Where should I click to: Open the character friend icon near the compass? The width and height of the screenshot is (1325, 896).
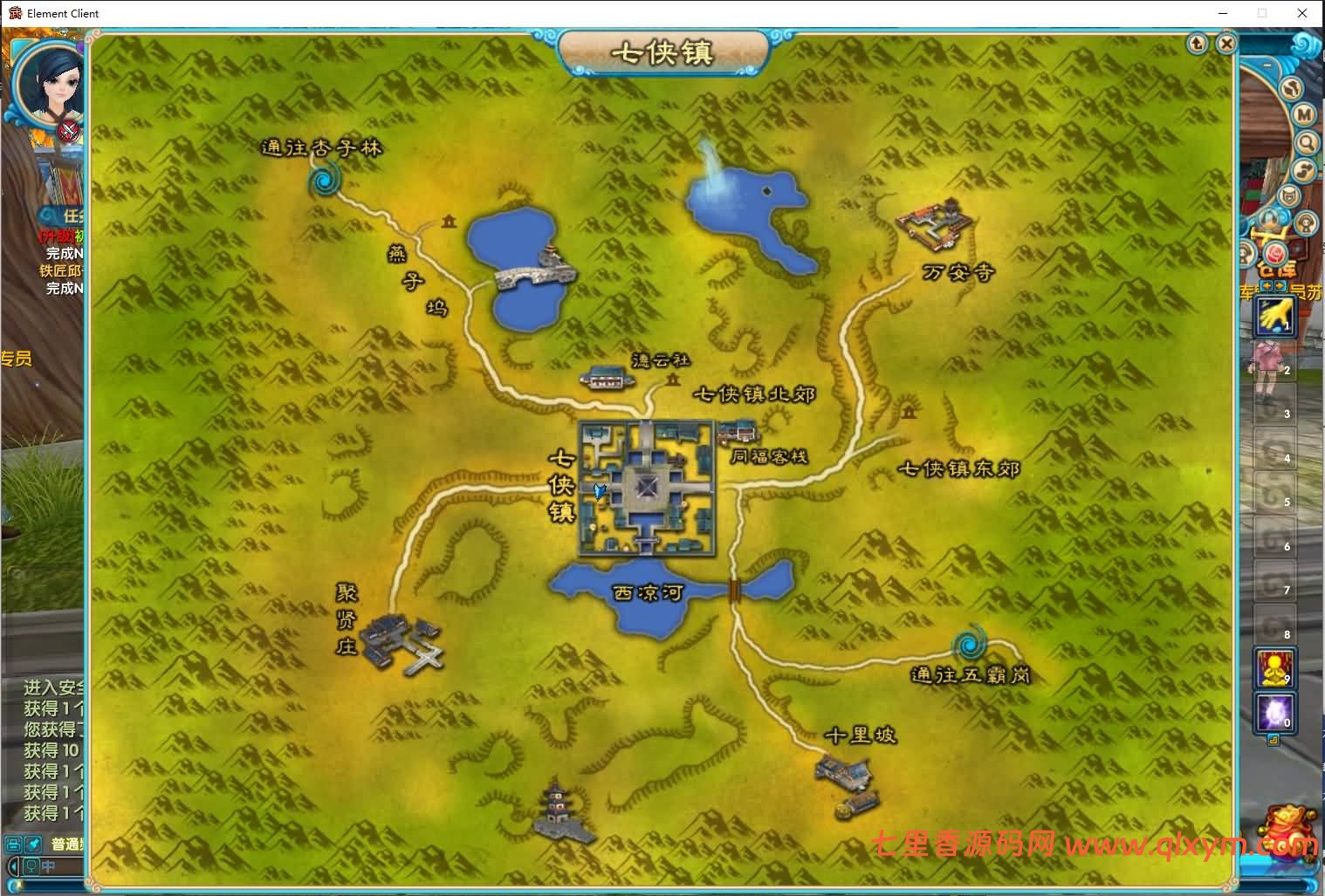tap(1306, 223)
